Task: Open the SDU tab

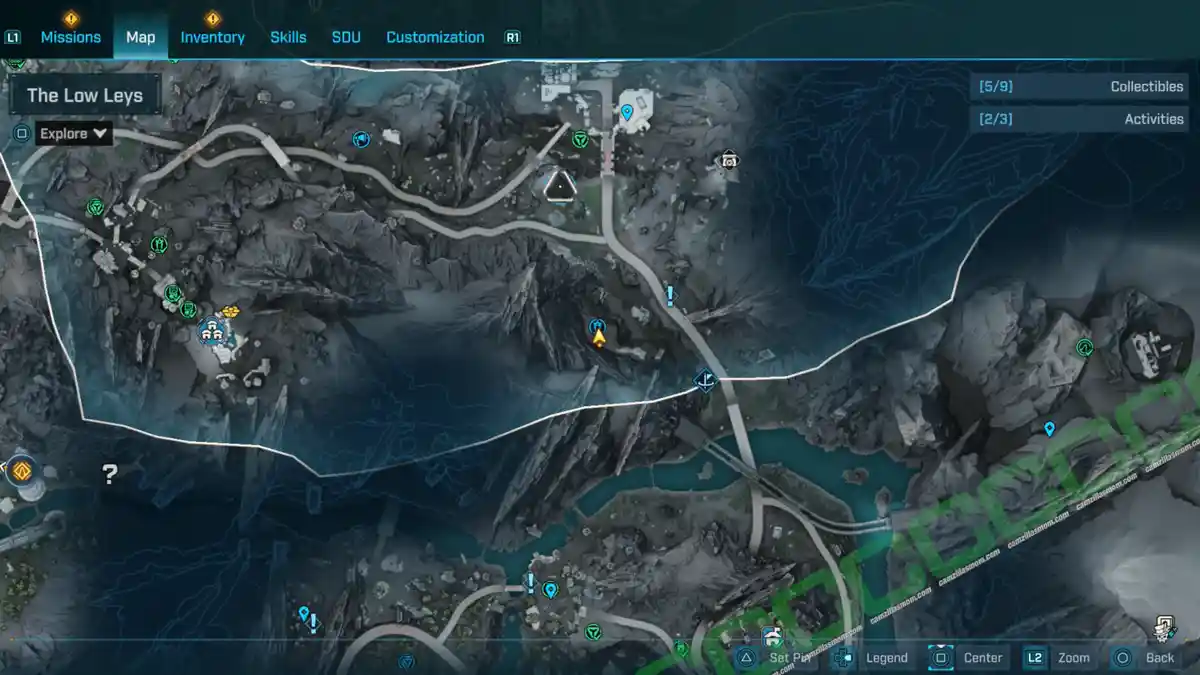Action: tap(346, 37)
